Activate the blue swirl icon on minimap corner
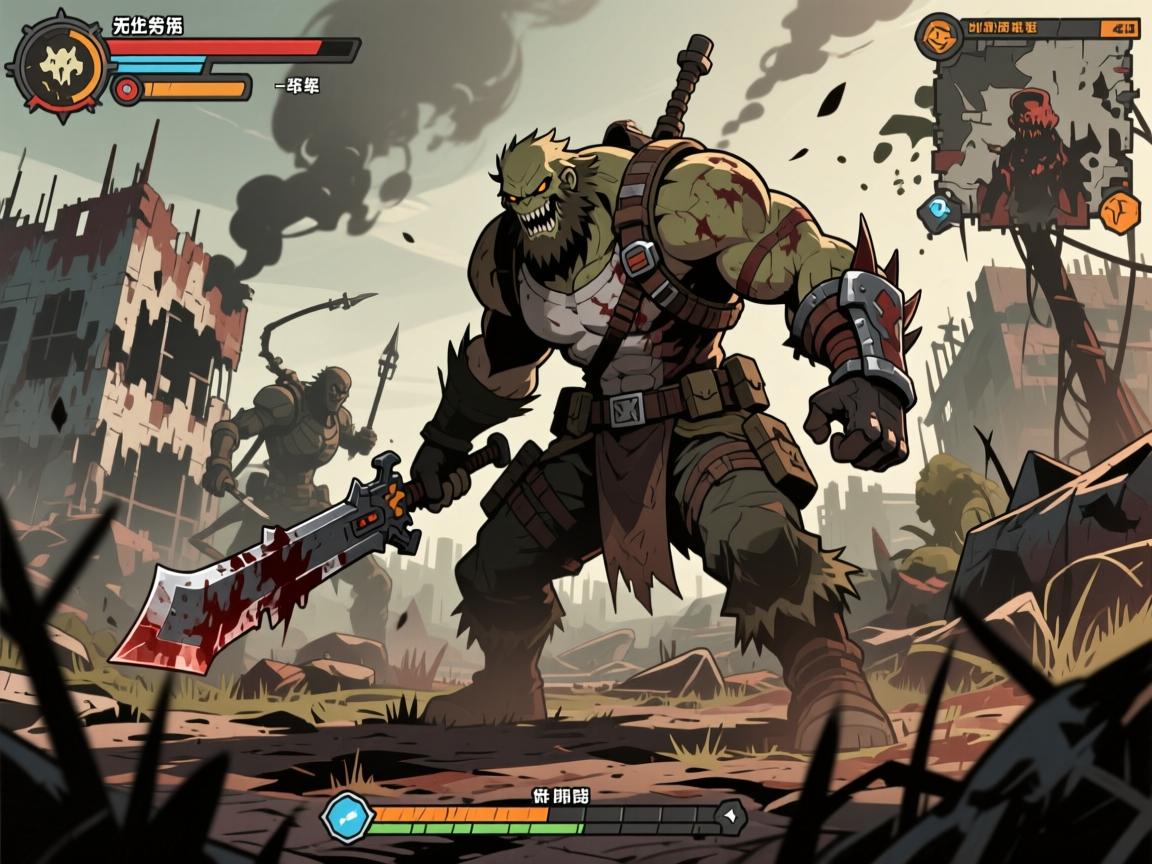Viewport: 1152px width, 864px height. tap(940, 207)
